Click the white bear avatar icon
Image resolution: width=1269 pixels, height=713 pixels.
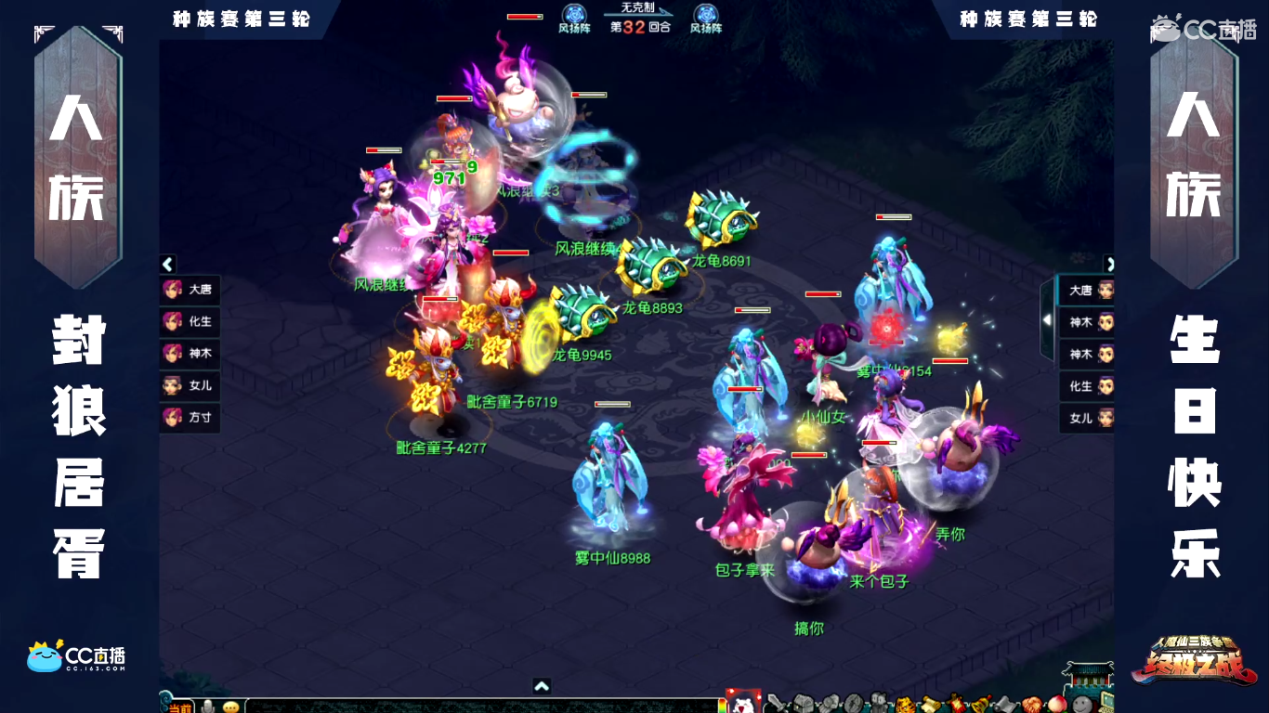point(743,703)
